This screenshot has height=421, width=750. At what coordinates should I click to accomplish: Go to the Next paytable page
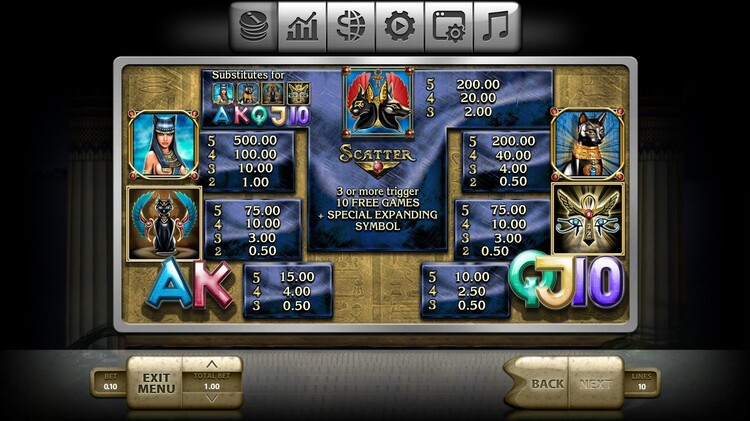coord(596,383)
